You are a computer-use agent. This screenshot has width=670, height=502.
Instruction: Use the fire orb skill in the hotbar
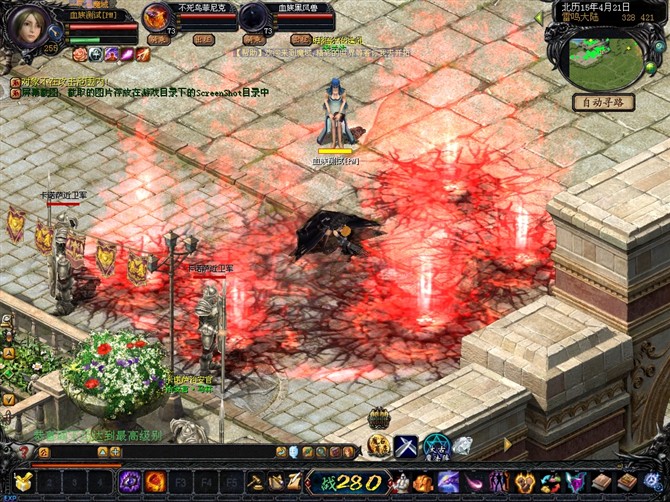pos(155,482)
